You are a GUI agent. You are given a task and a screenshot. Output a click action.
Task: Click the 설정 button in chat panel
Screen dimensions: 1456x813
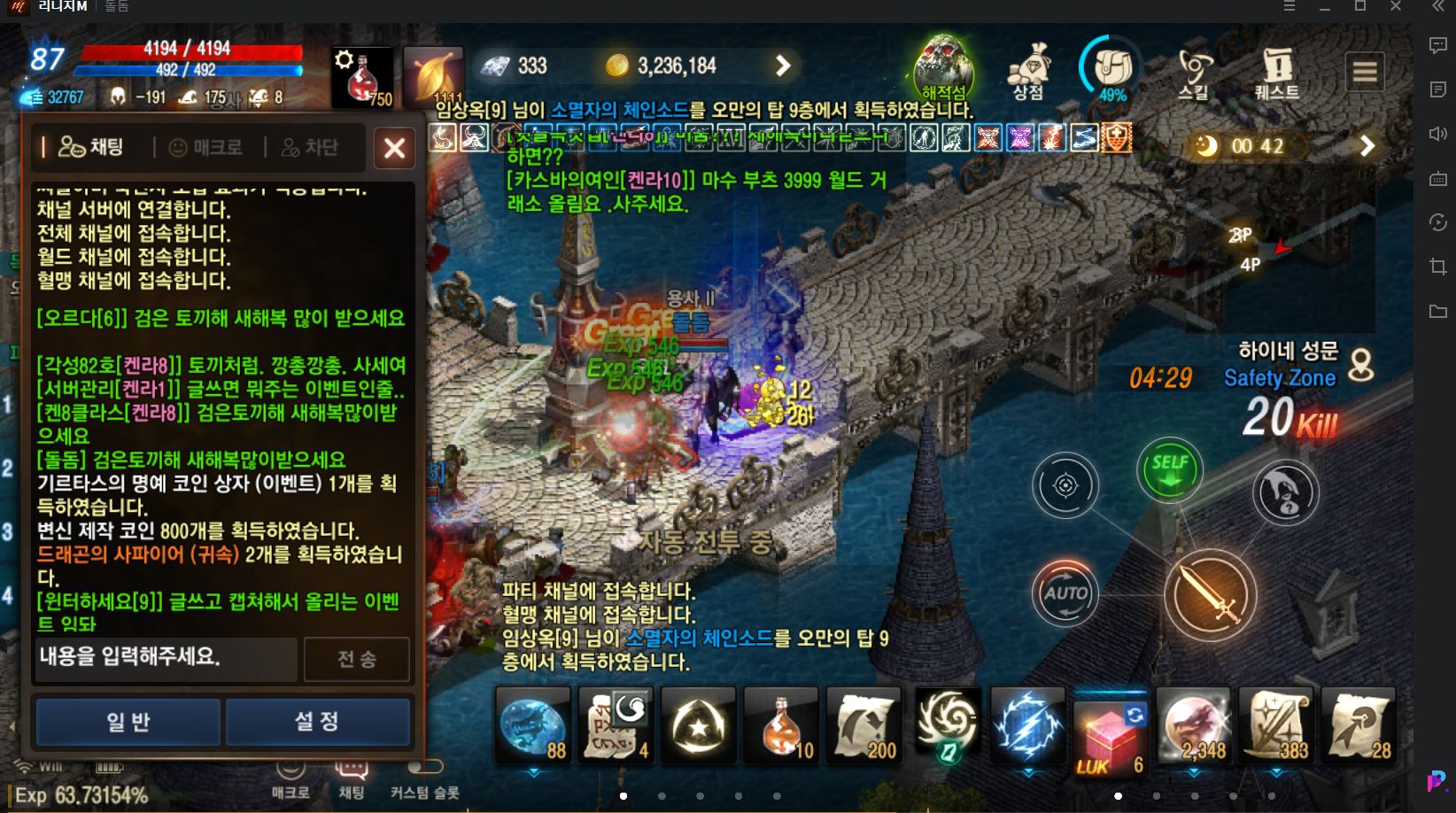[x=317, y=721]
